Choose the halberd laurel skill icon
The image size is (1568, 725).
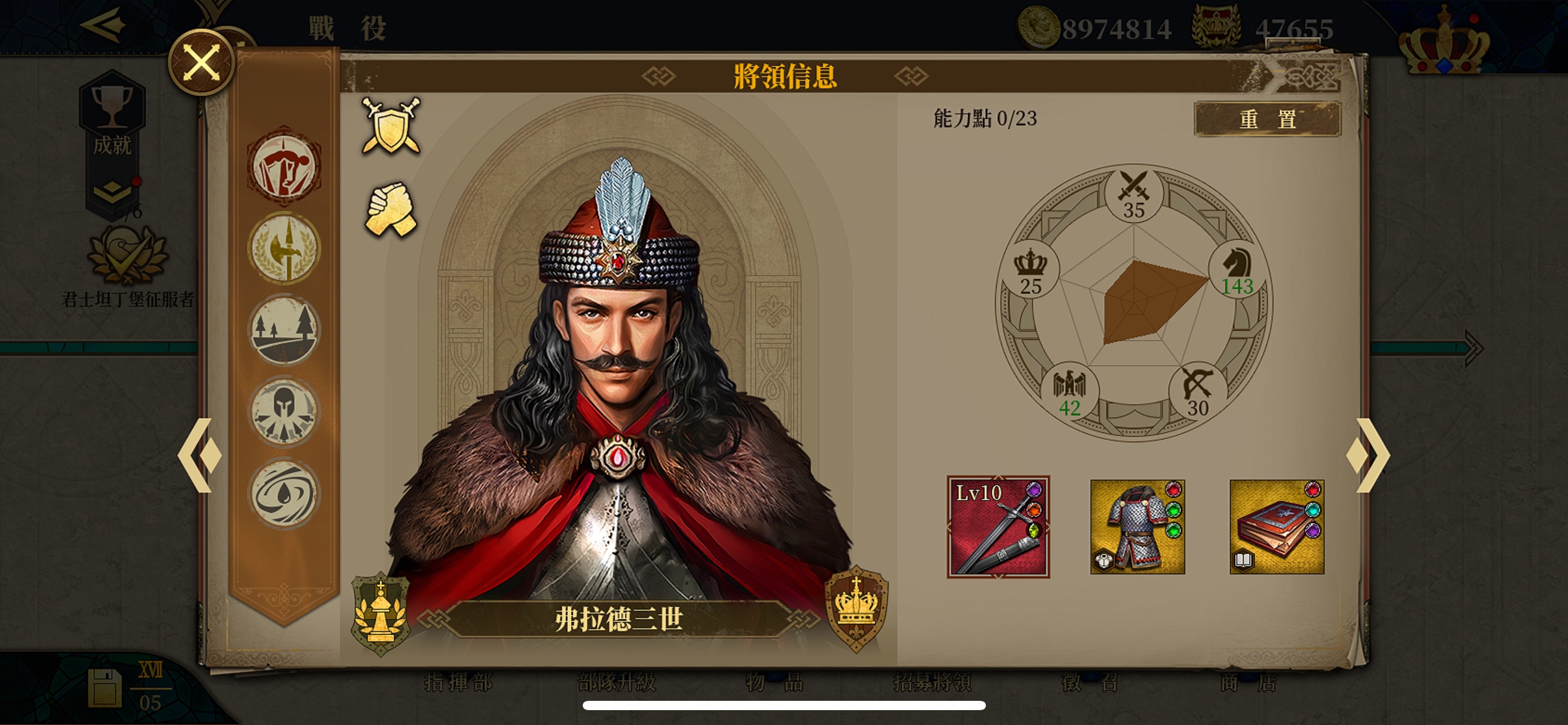click(284, 248)
